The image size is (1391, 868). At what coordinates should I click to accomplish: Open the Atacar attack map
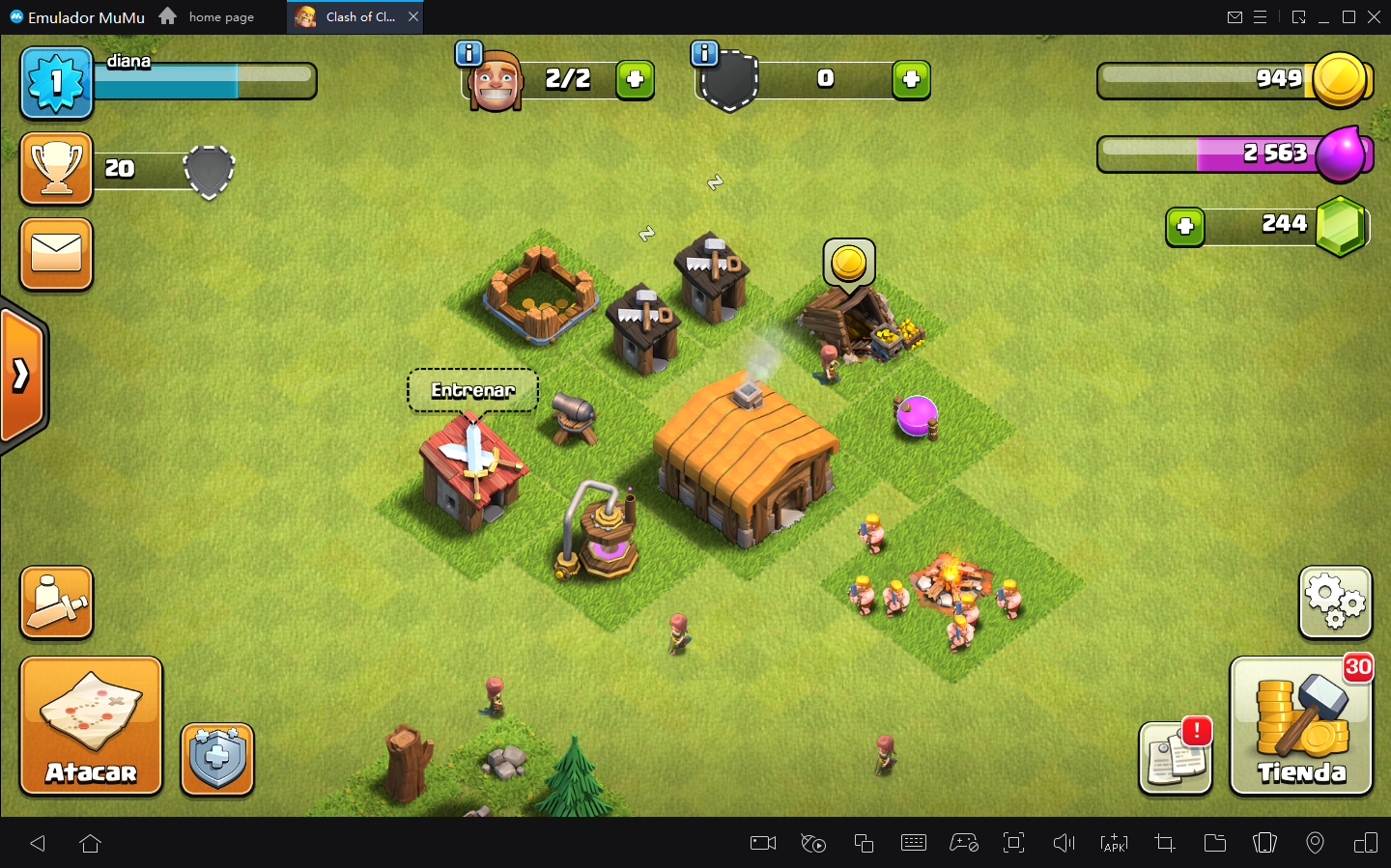coord(91,726)
